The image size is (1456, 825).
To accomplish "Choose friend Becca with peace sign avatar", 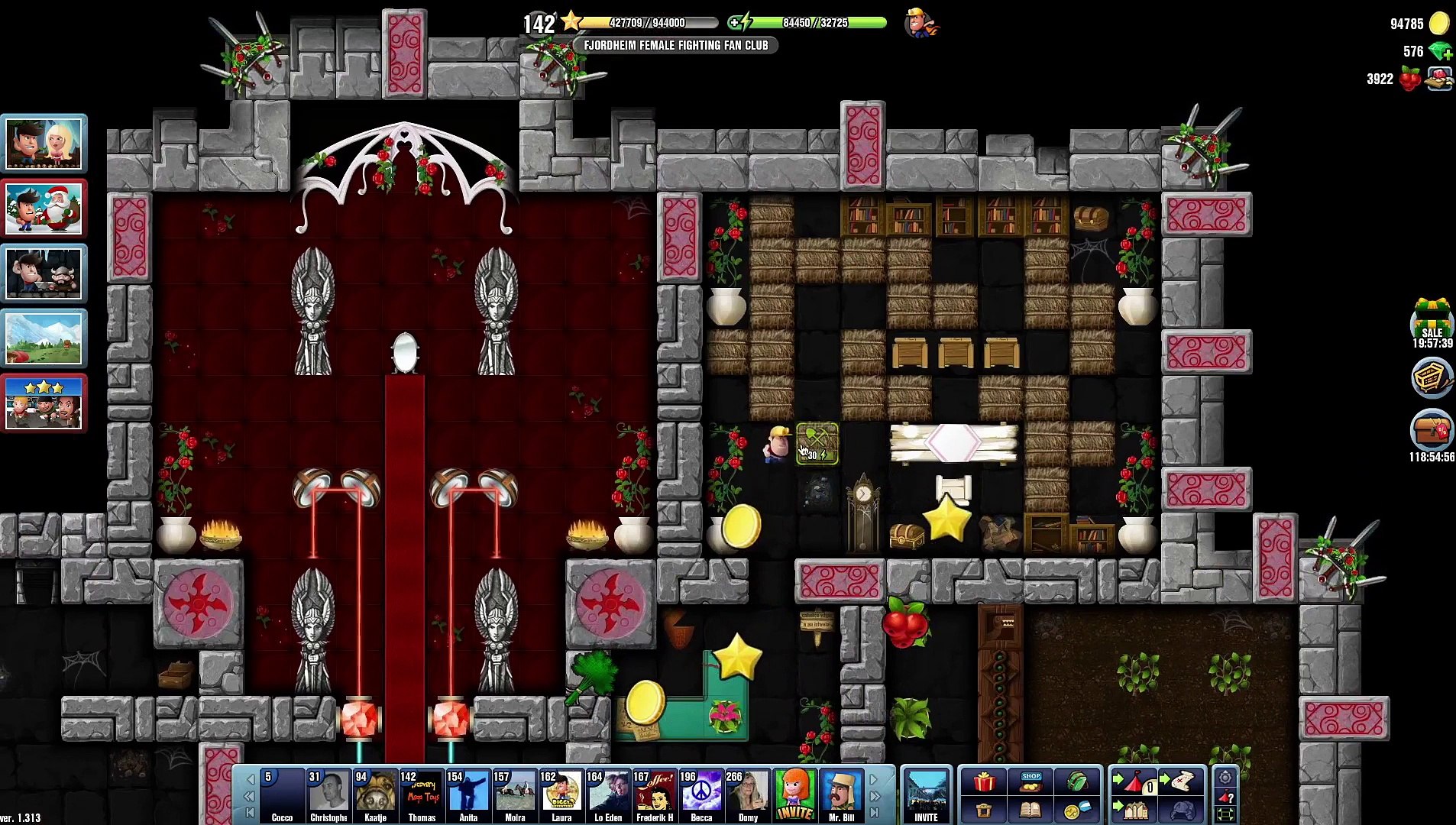I will [701, 796].
